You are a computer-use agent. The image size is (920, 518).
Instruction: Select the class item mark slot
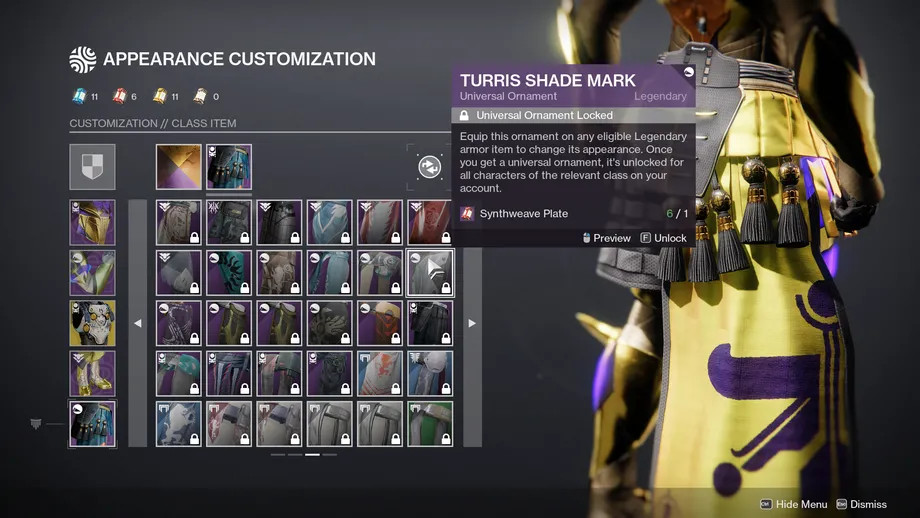[92, 423]
